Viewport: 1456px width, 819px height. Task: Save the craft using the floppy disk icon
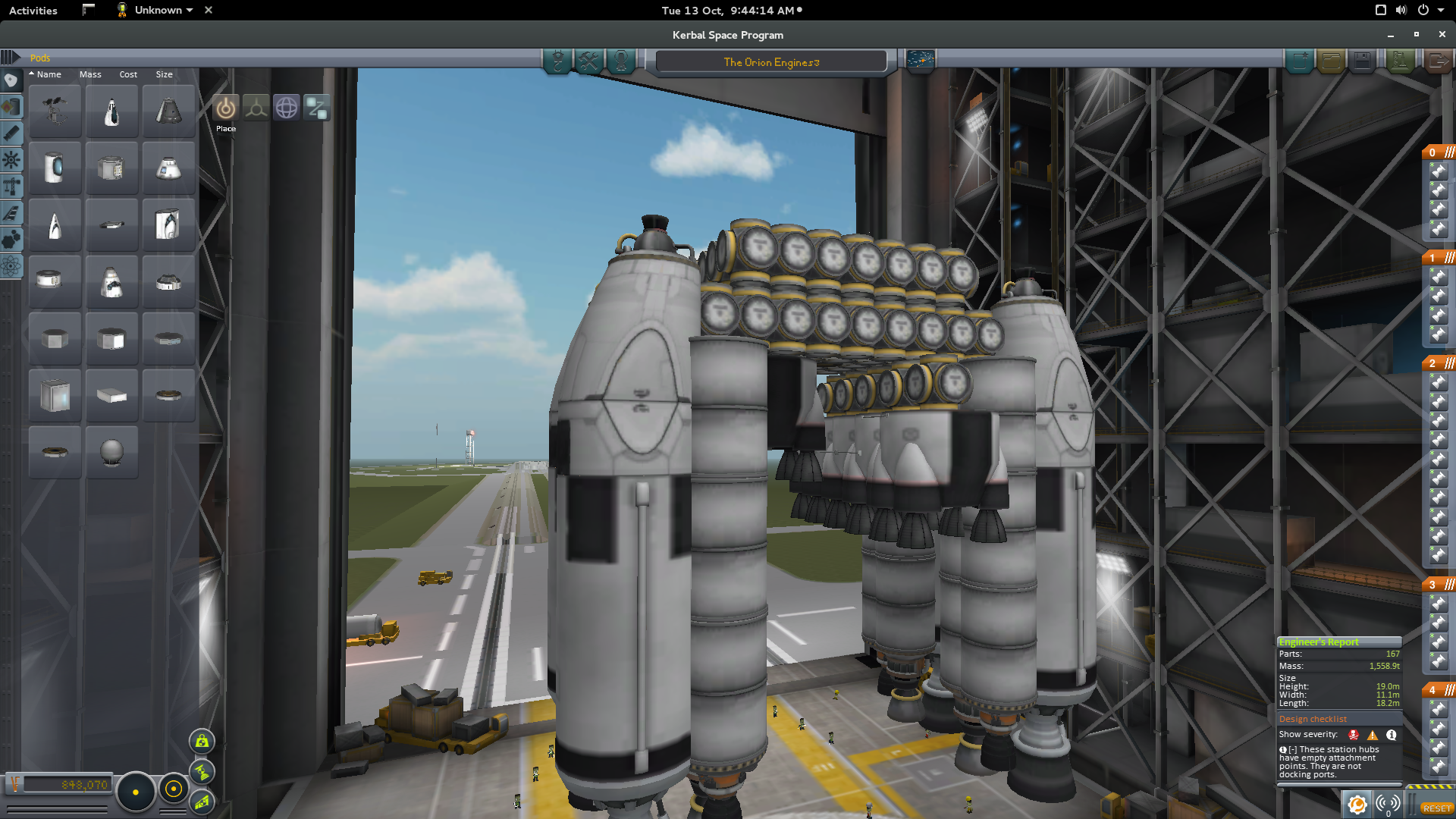pos(1362,61)
